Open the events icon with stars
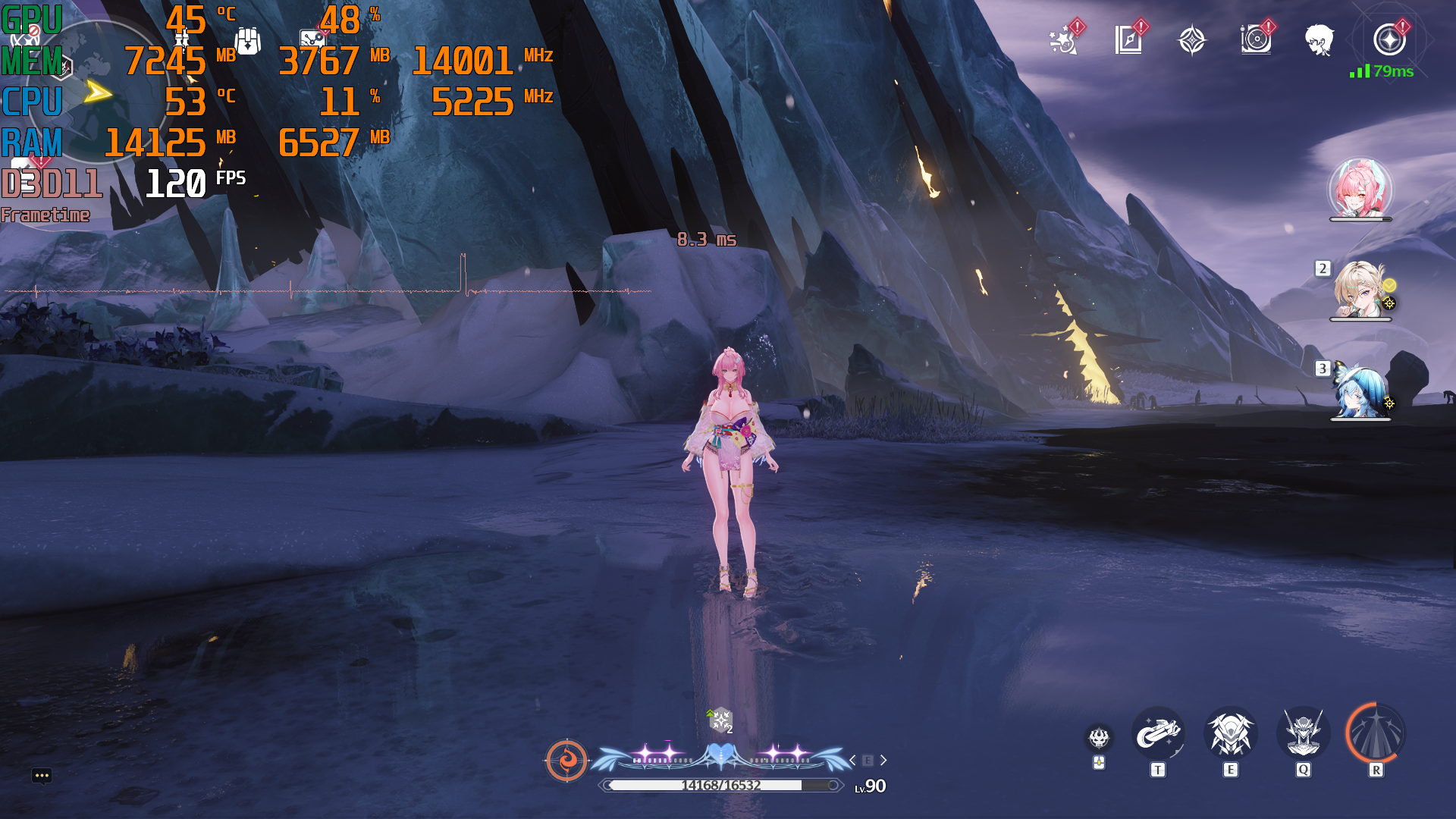The height and width of the screenshot is (819, 1456). tap(1064, 40)
